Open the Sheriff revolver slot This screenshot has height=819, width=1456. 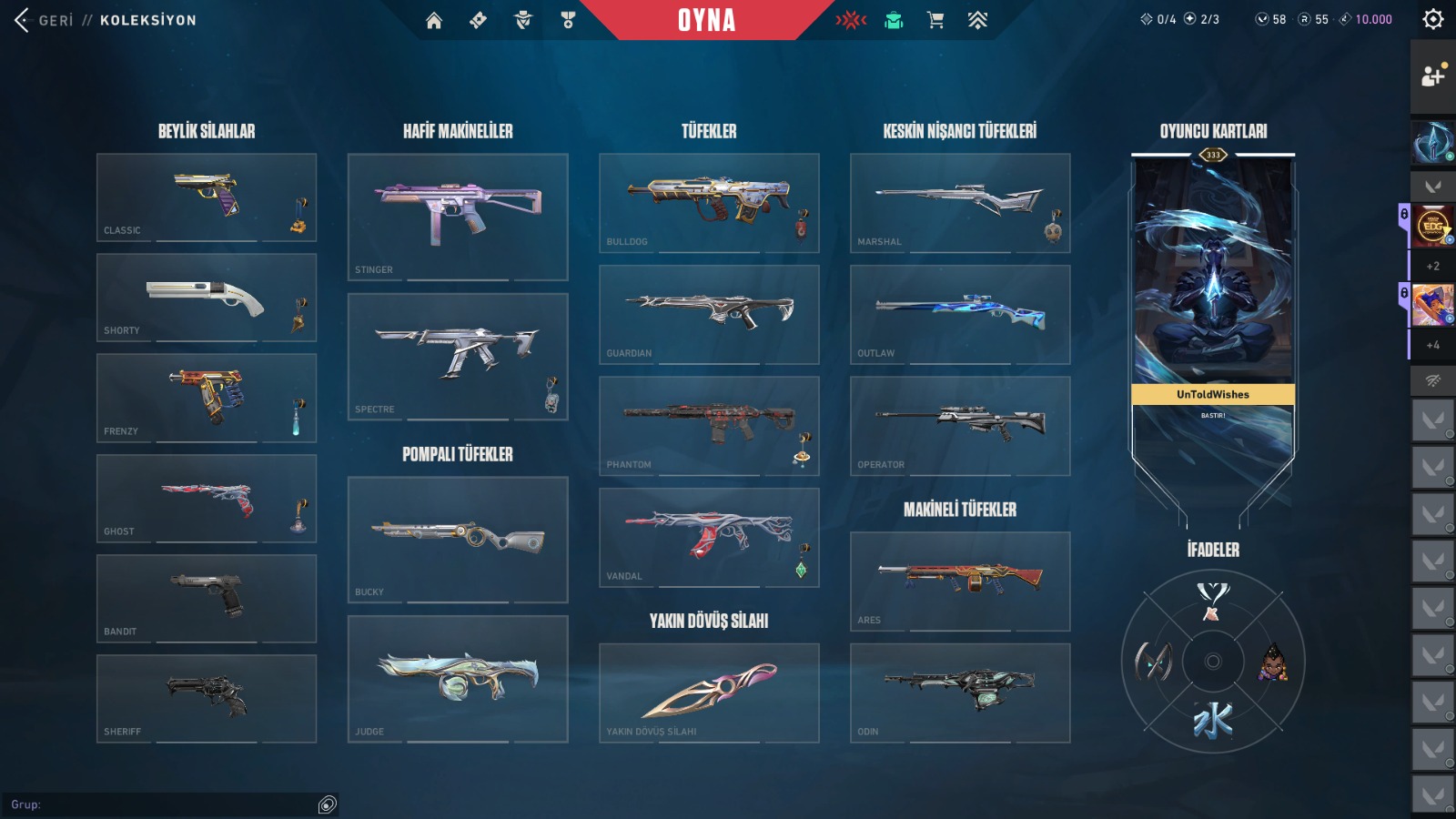[207, 698]
